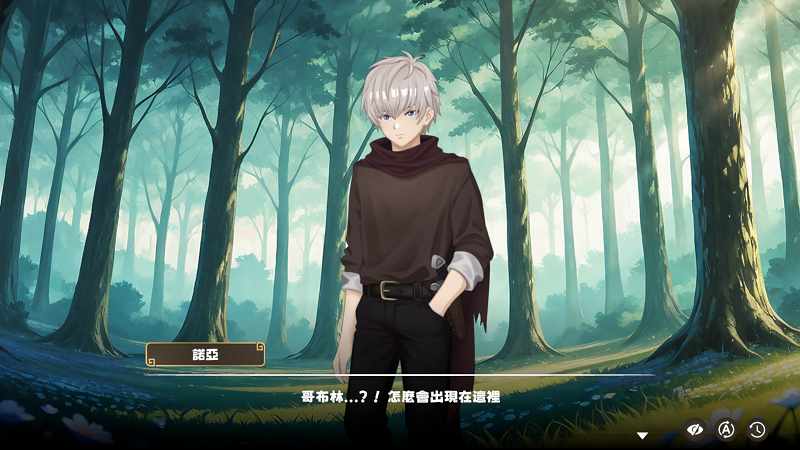Hide the dialogue box with the eye icon
800x450 pixels.
click(695, 429)
